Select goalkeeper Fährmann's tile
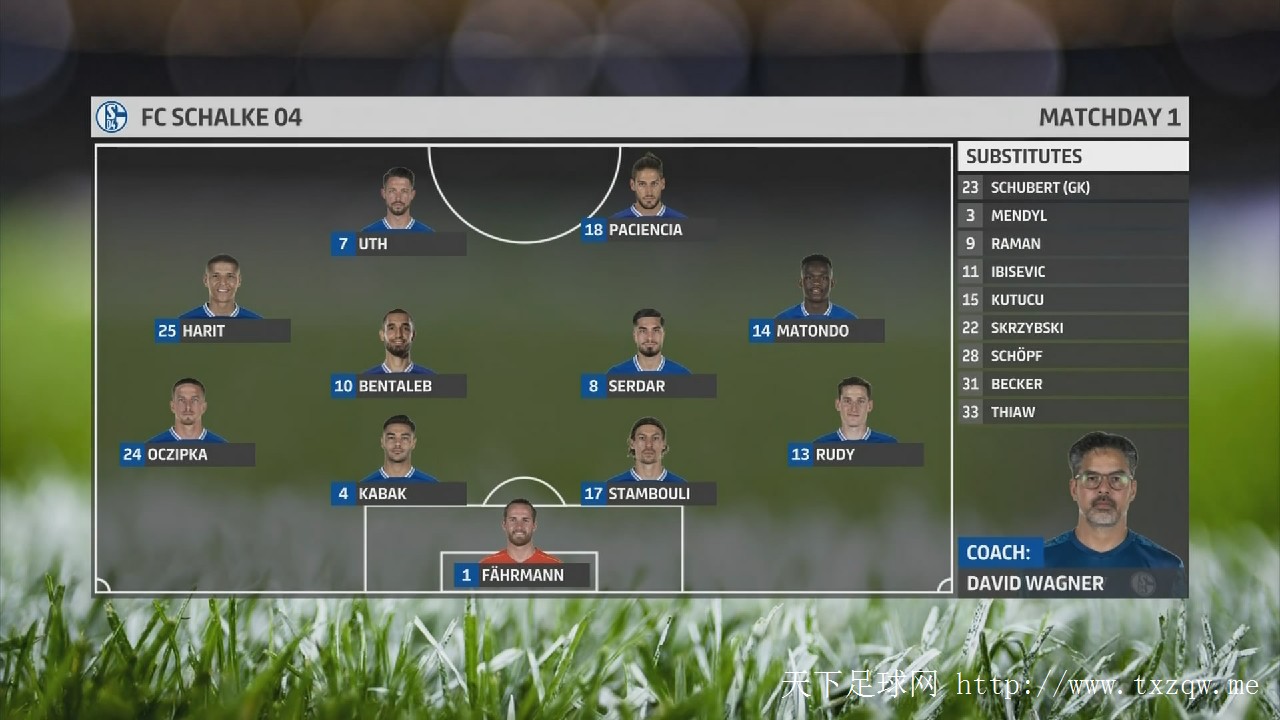This screenshot has width=1280, height=720. 521,576
